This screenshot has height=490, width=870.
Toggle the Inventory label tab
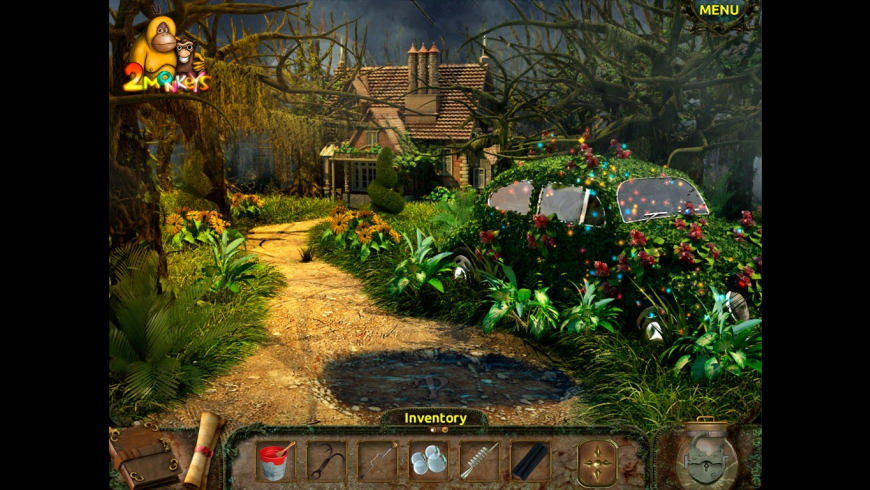point(435,418)
